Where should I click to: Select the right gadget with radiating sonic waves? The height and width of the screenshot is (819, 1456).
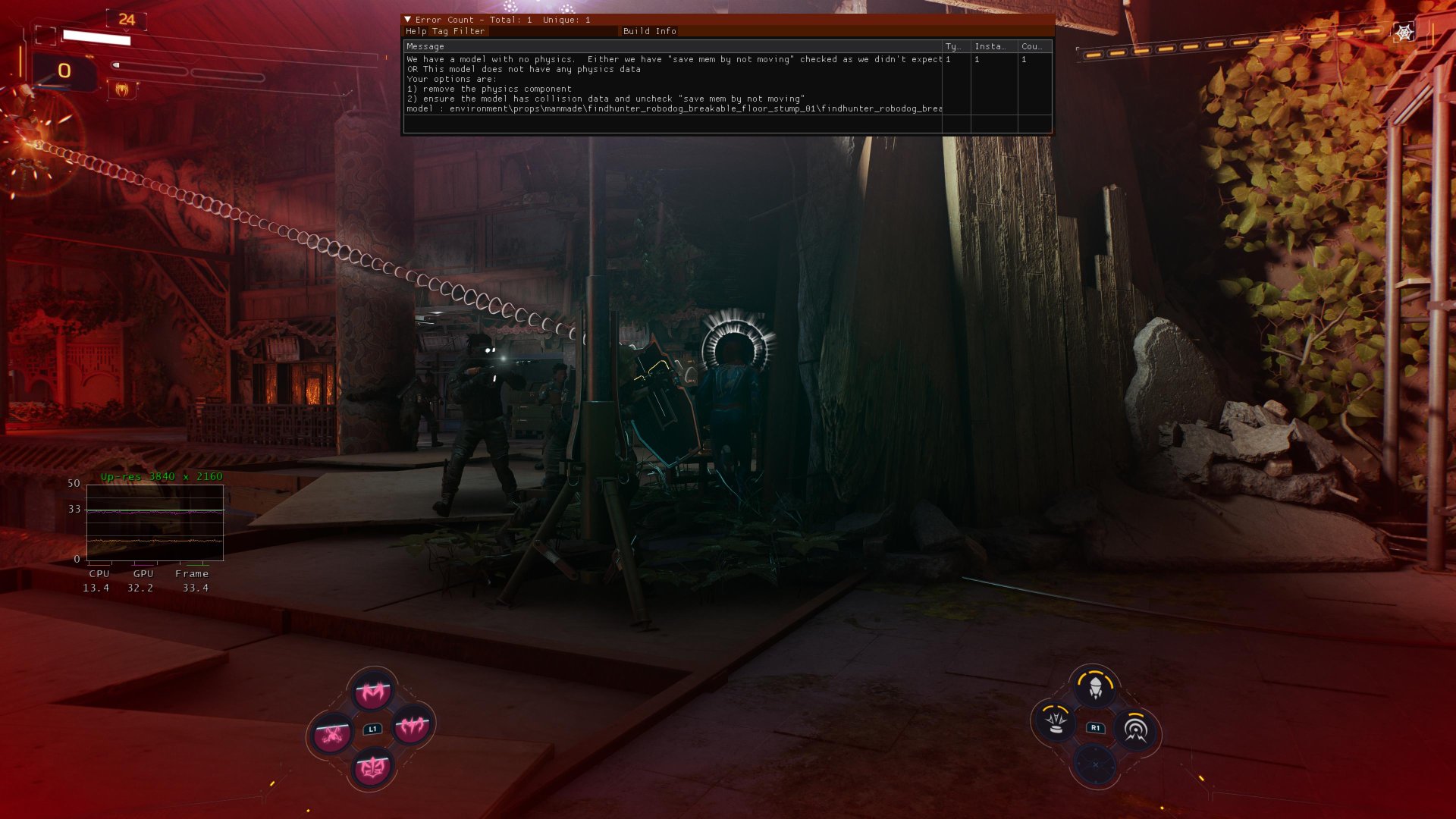1135,730
